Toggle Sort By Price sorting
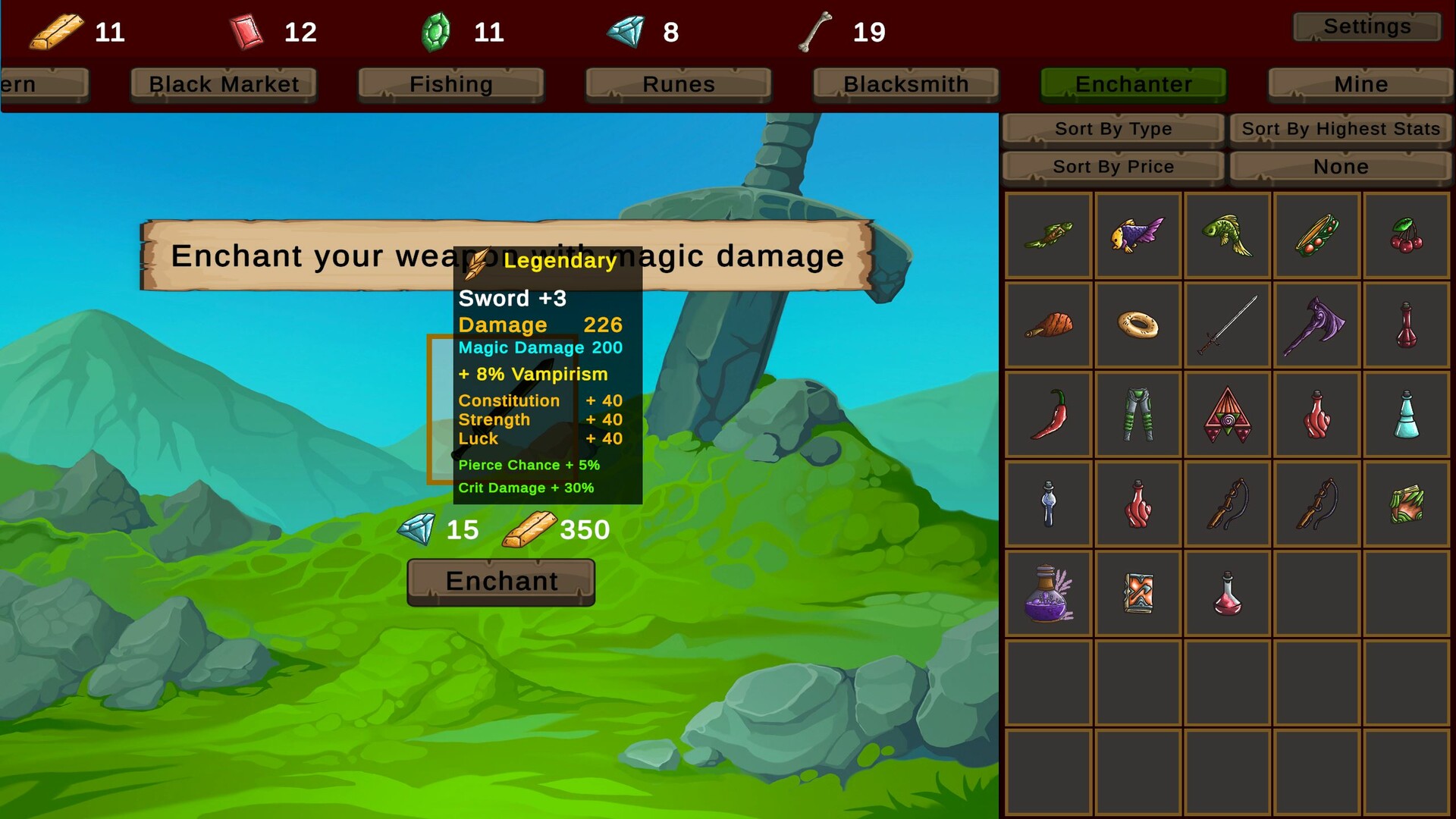This screenshot has width=1456, height=819. (x=1112, y=166)
